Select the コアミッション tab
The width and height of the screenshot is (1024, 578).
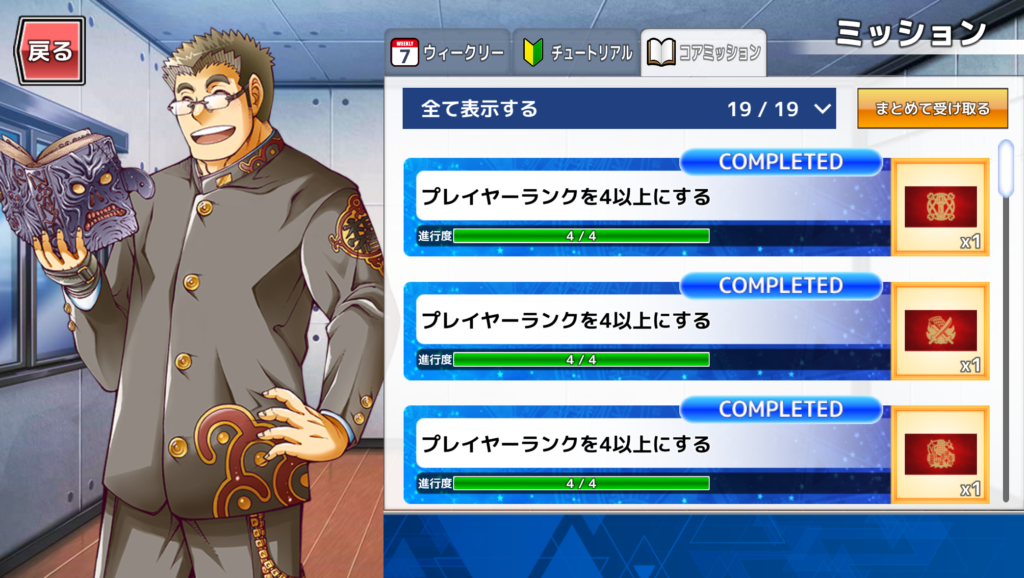(704, 54)
